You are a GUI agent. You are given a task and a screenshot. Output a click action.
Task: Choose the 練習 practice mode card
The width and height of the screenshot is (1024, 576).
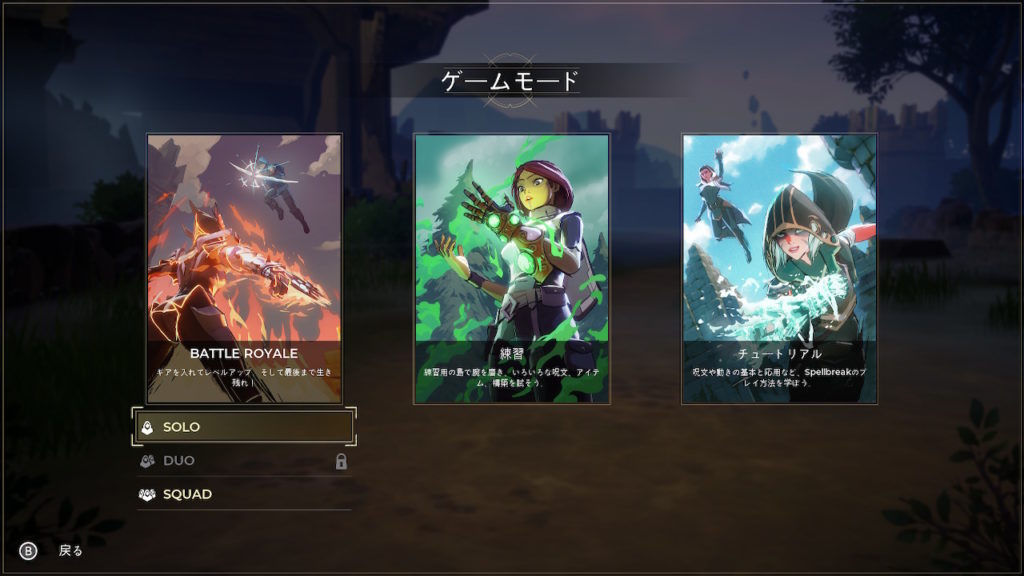pos(512,268)
